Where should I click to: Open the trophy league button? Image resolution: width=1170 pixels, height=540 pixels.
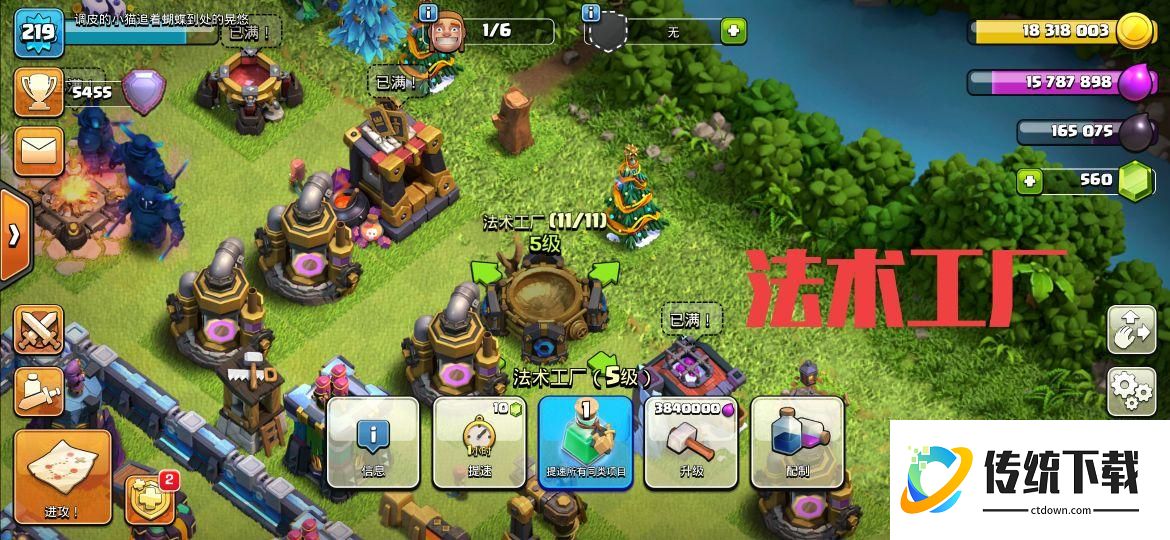pos(39,92)
